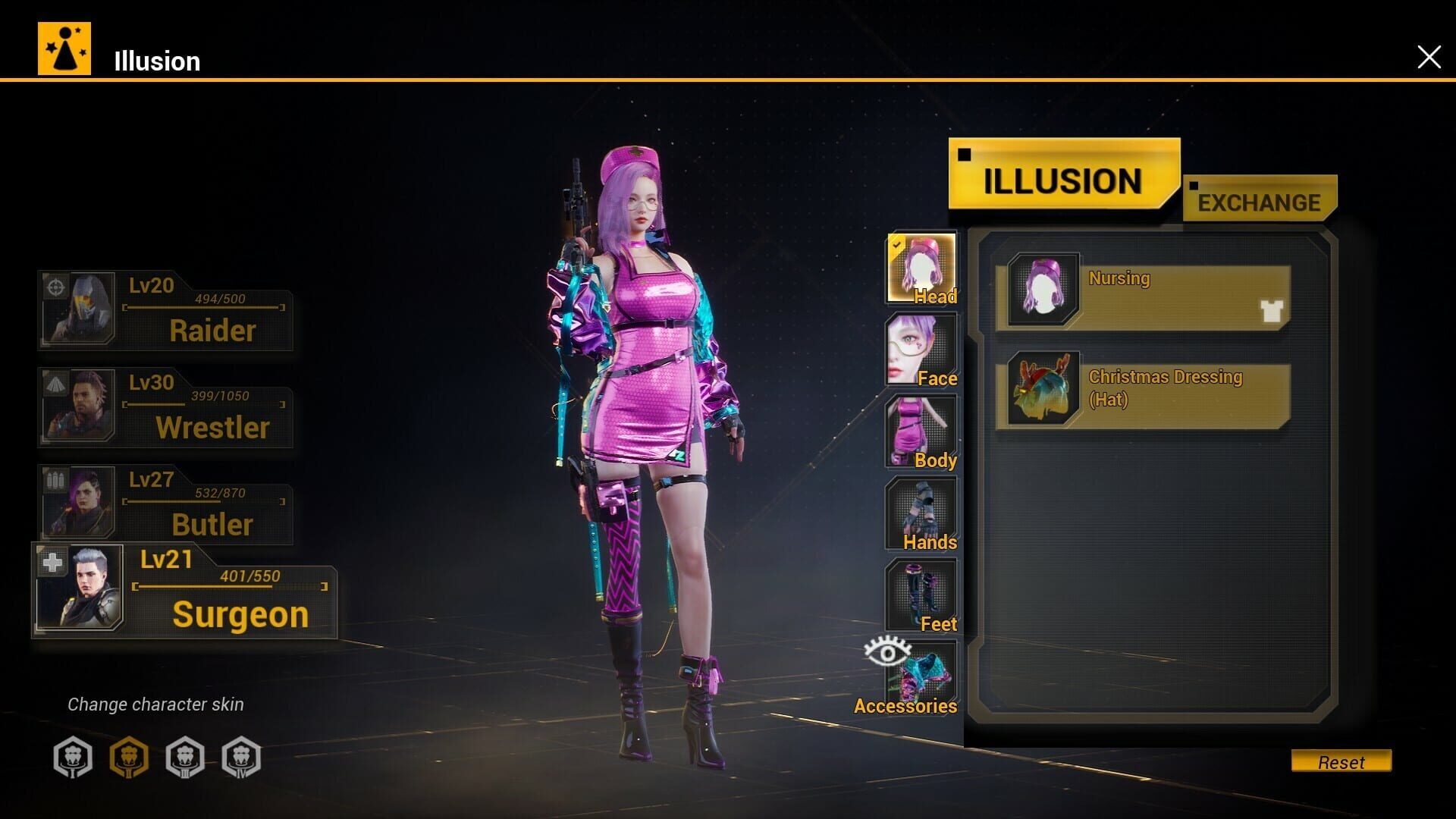
Task: Select character skin tier III icon
Action: tap(186, 756)
